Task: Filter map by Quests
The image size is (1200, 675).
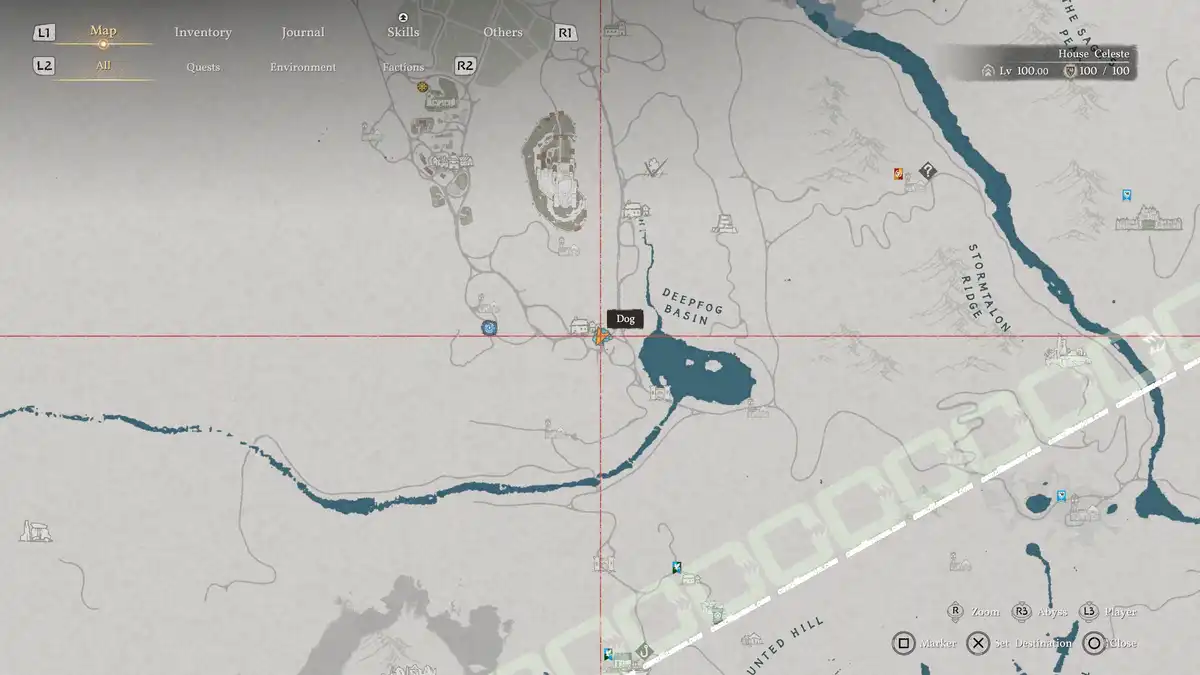Action: pos(203,67)
